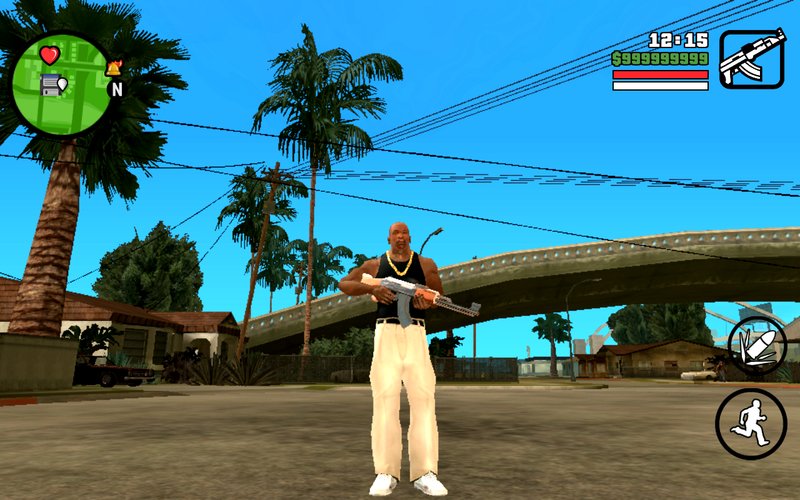This screenshot has height=500, width=800.
Task: Tap the circular radar minimap
Action: (x=60, y=83)
